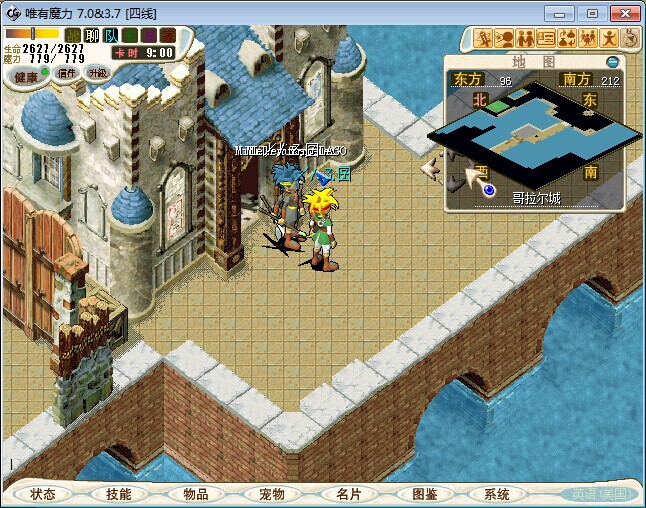Maximize the game window
Viewport: 646px width, 508px height.
click(x=592, y=13)
